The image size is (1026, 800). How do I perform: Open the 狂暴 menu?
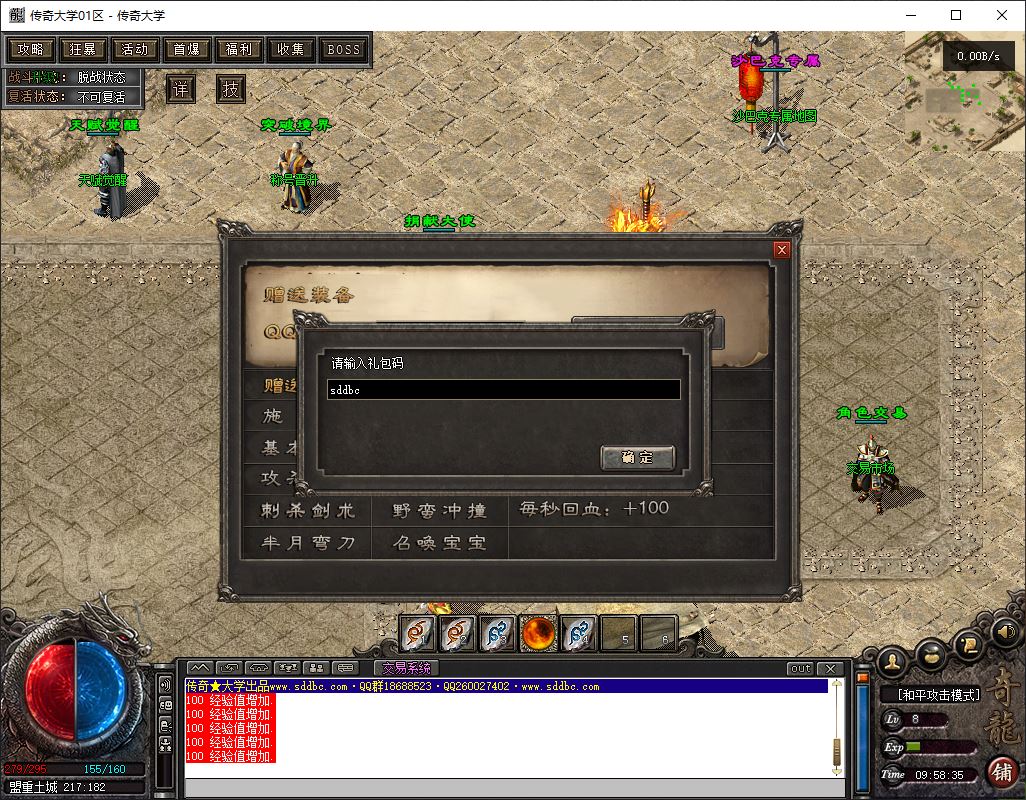tap(83, 49)
